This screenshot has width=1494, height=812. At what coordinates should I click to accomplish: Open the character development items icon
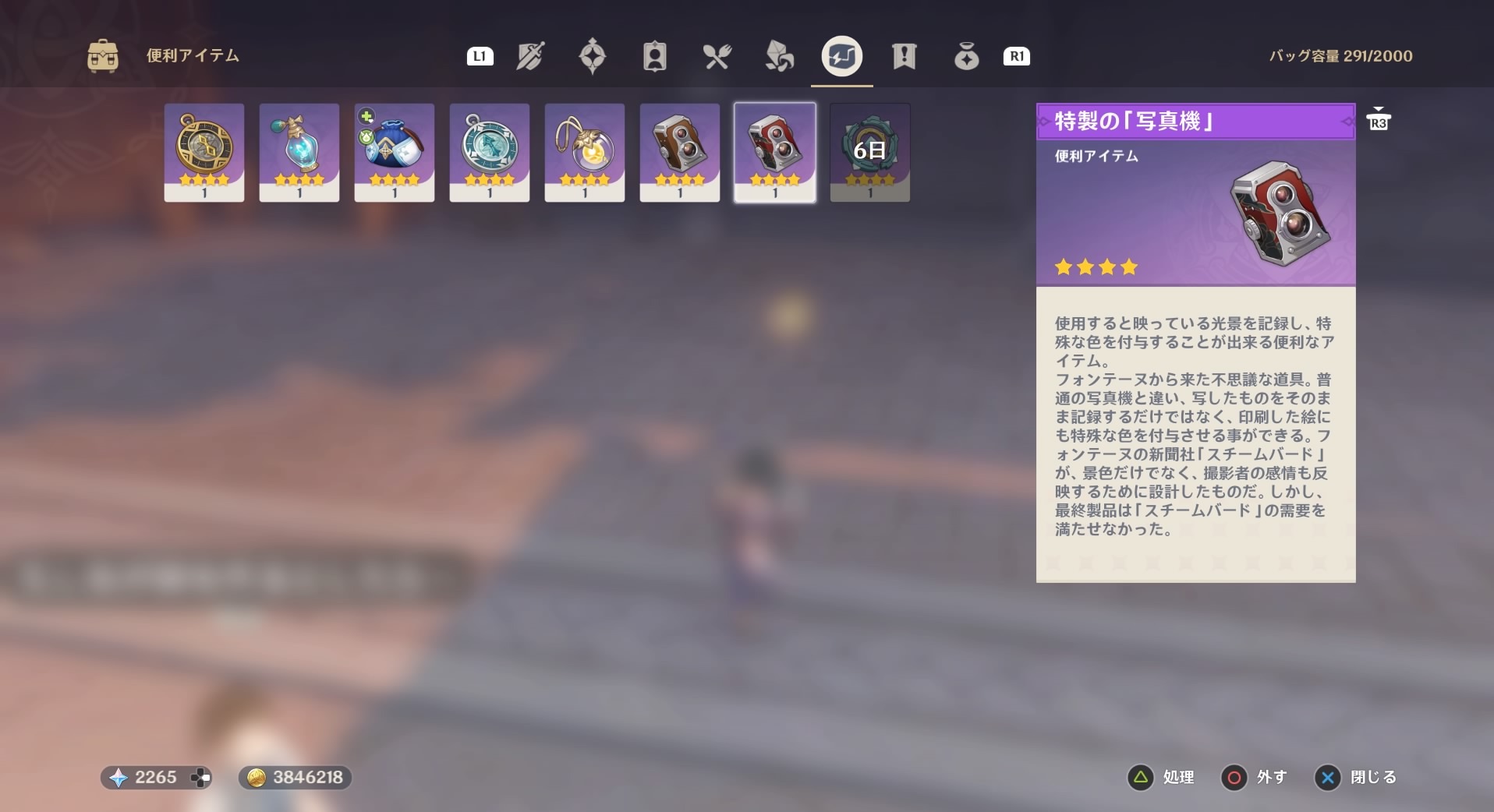[x=655, y=56]
